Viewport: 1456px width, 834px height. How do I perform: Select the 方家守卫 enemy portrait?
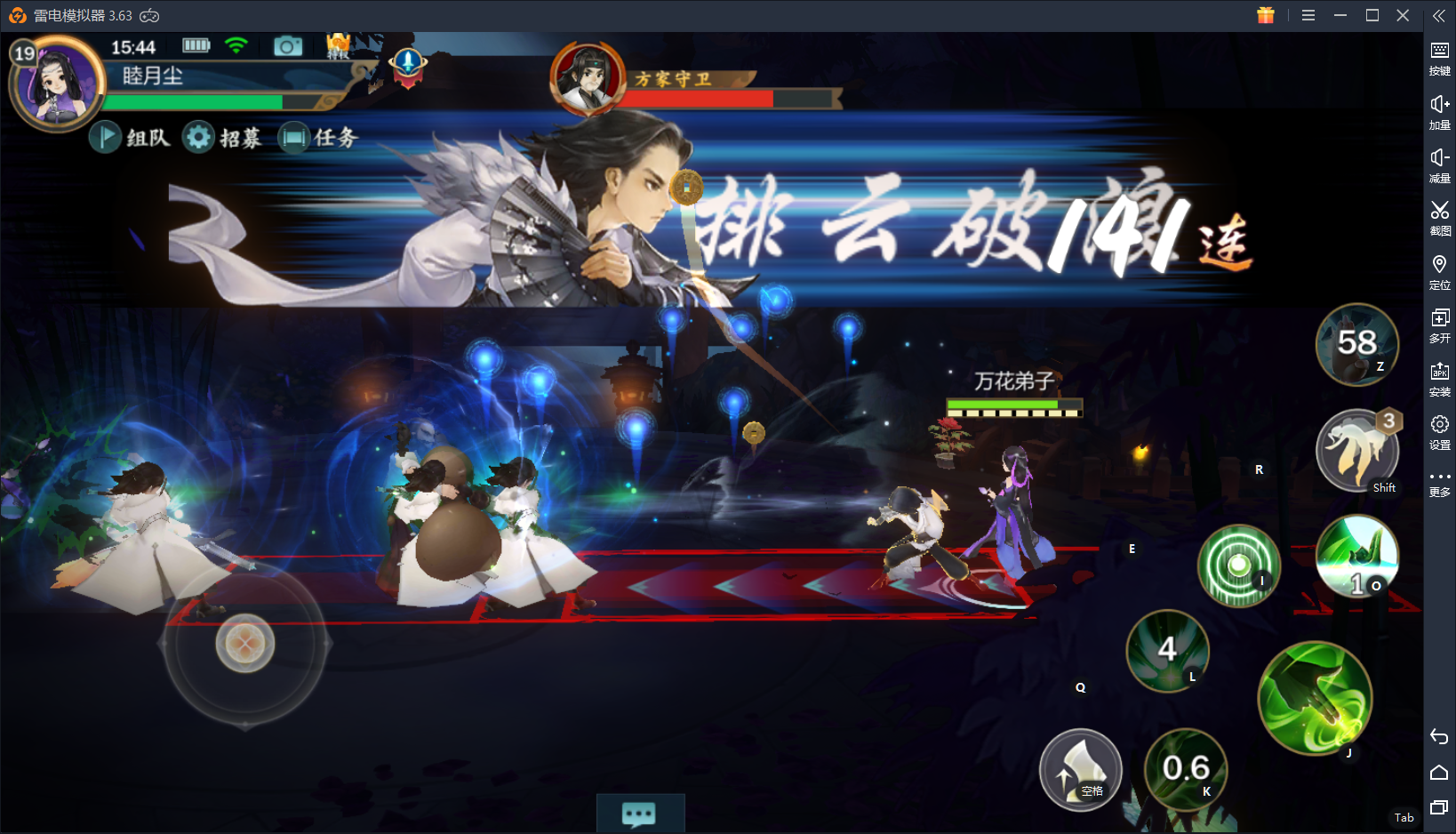point(588,79)
